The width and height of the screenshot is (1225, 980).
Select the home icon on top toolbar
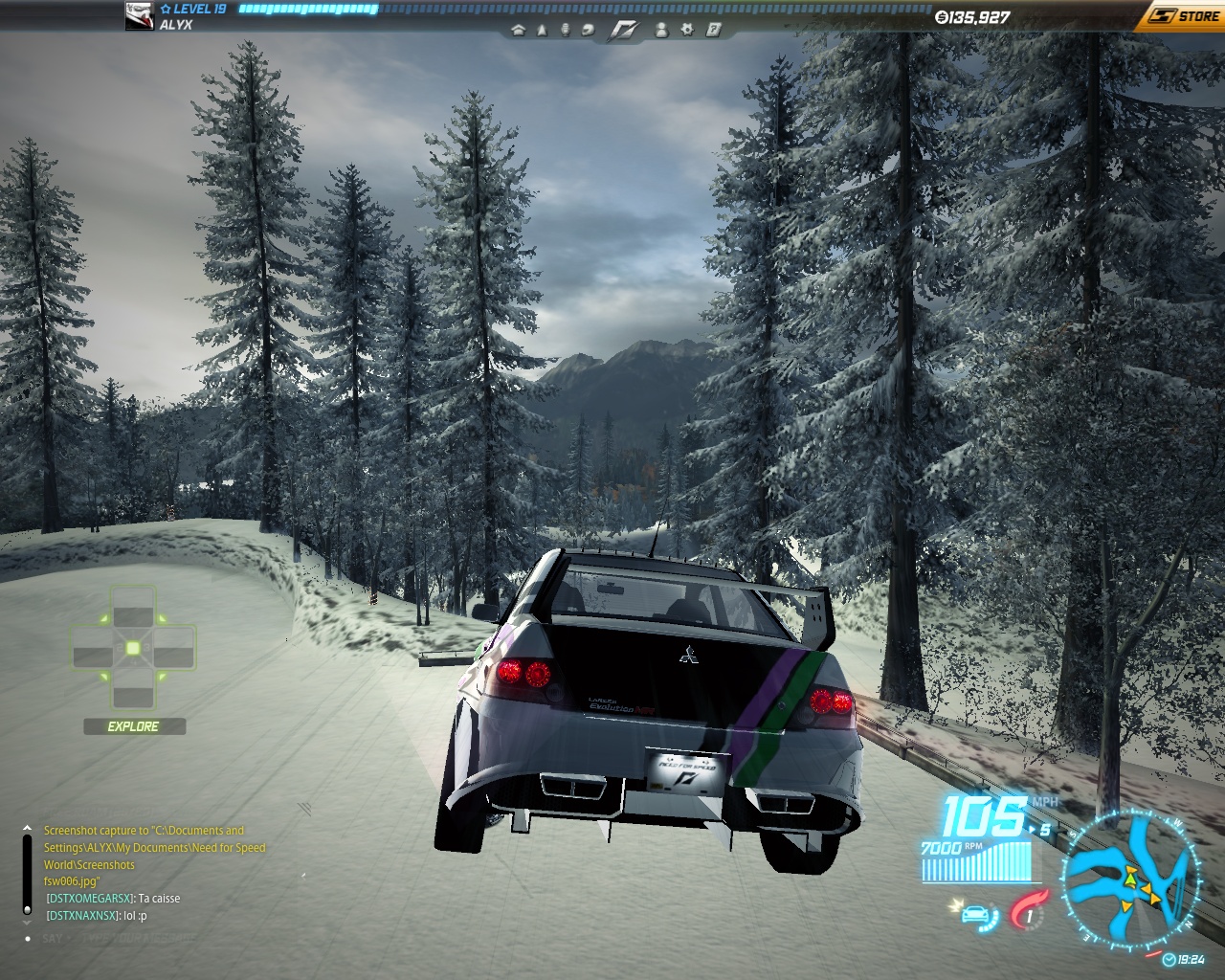coord(519,30)
